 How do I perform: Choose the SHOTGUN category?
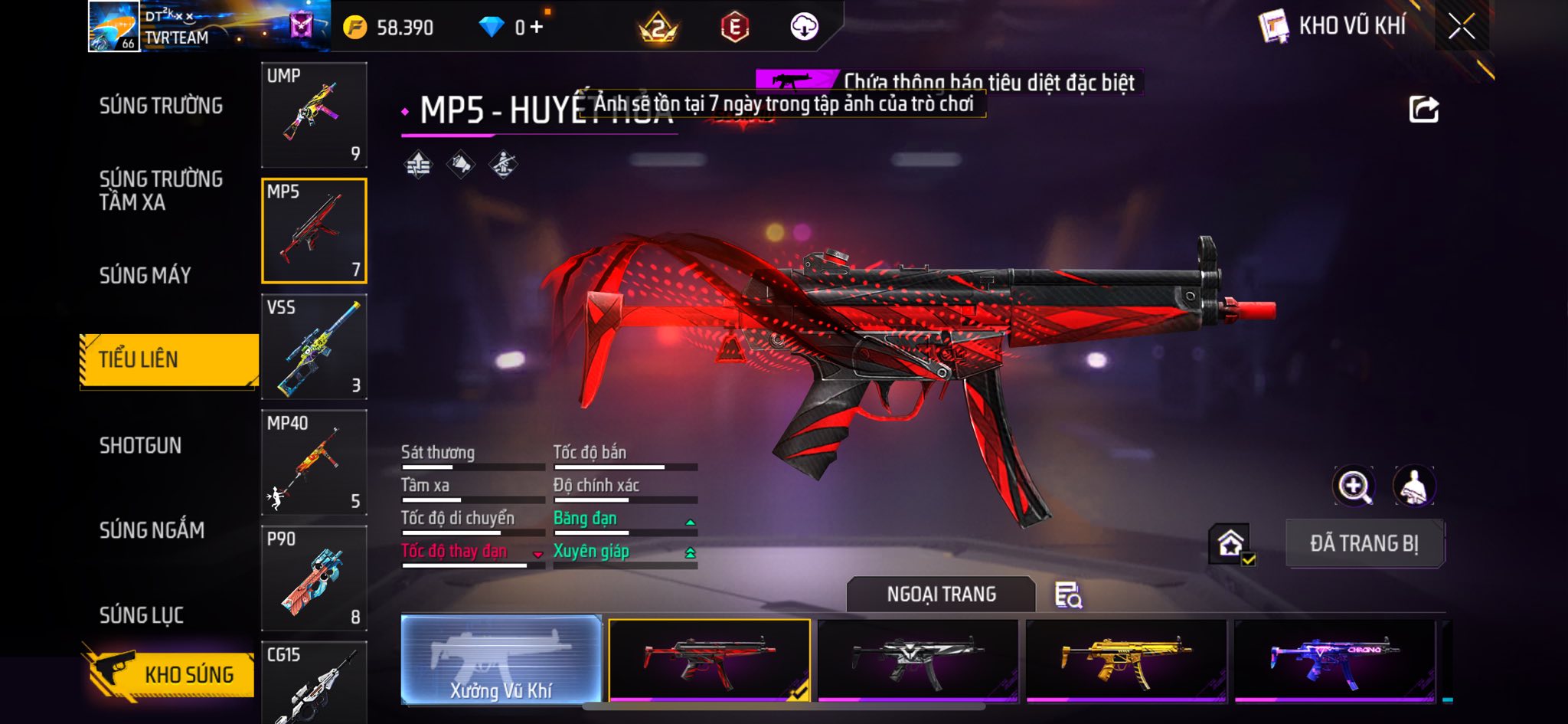(141, 445)
